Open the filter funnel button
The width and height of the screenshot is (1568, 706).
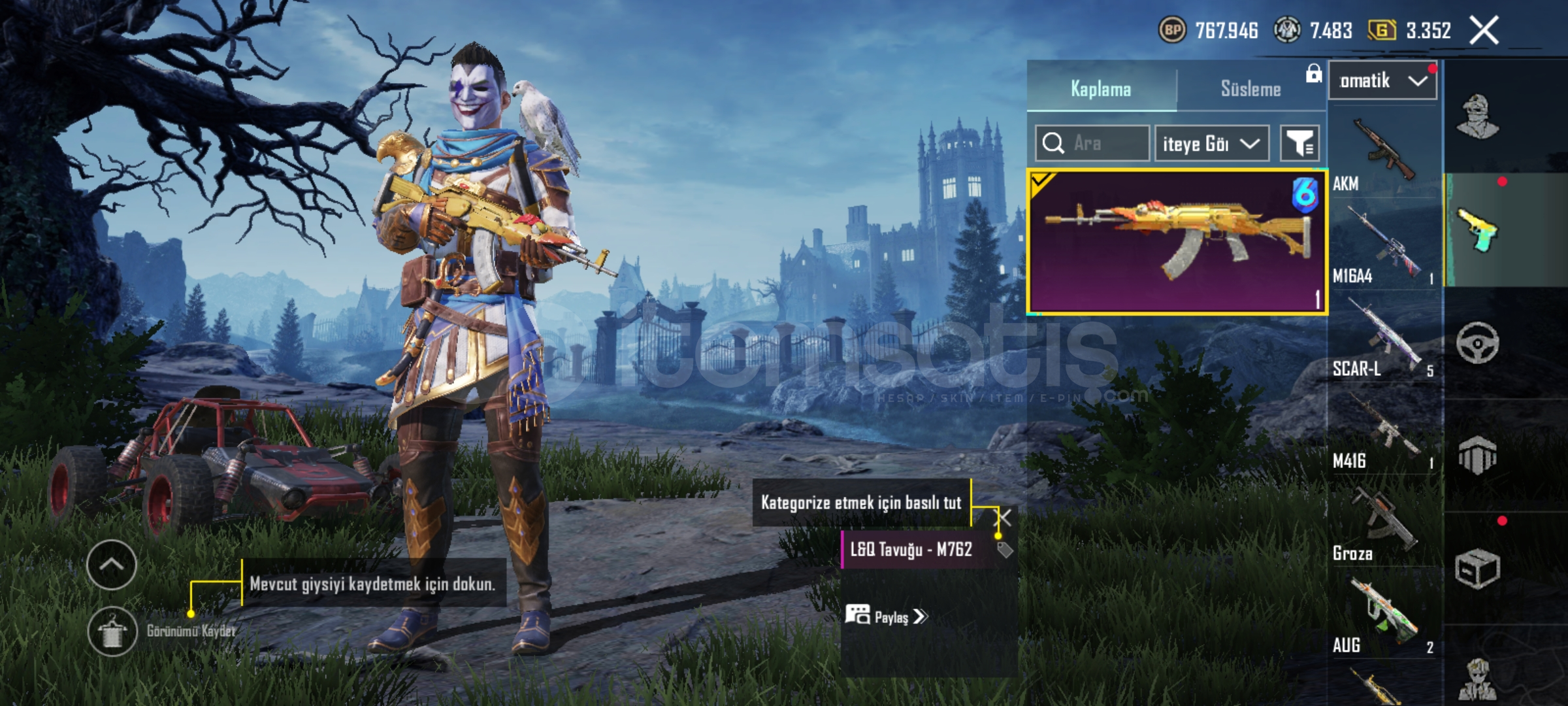1299,143
